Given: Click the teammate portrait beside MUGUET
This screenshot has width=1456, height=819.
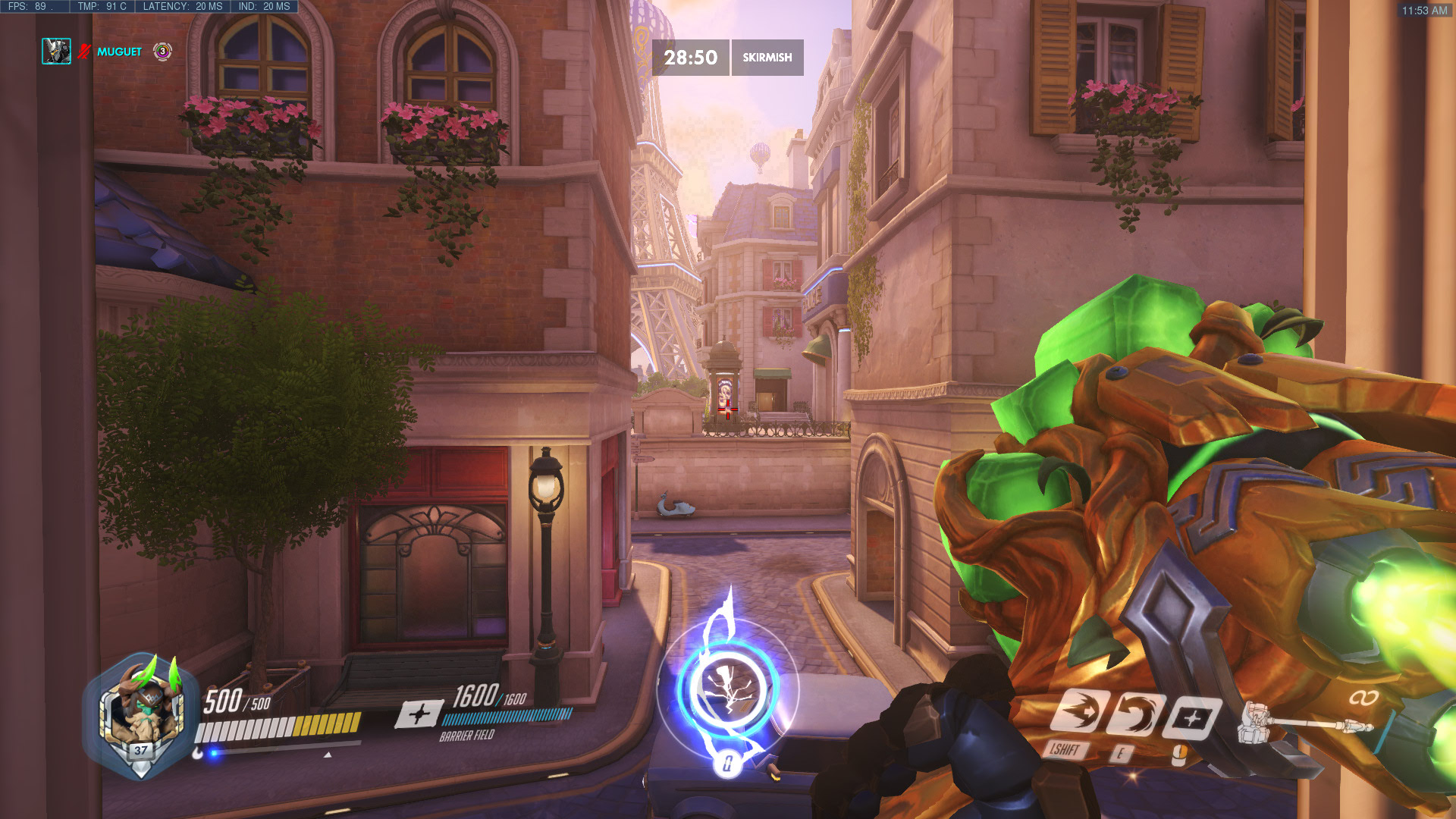Looking at the screenshot, I should 56,51.
